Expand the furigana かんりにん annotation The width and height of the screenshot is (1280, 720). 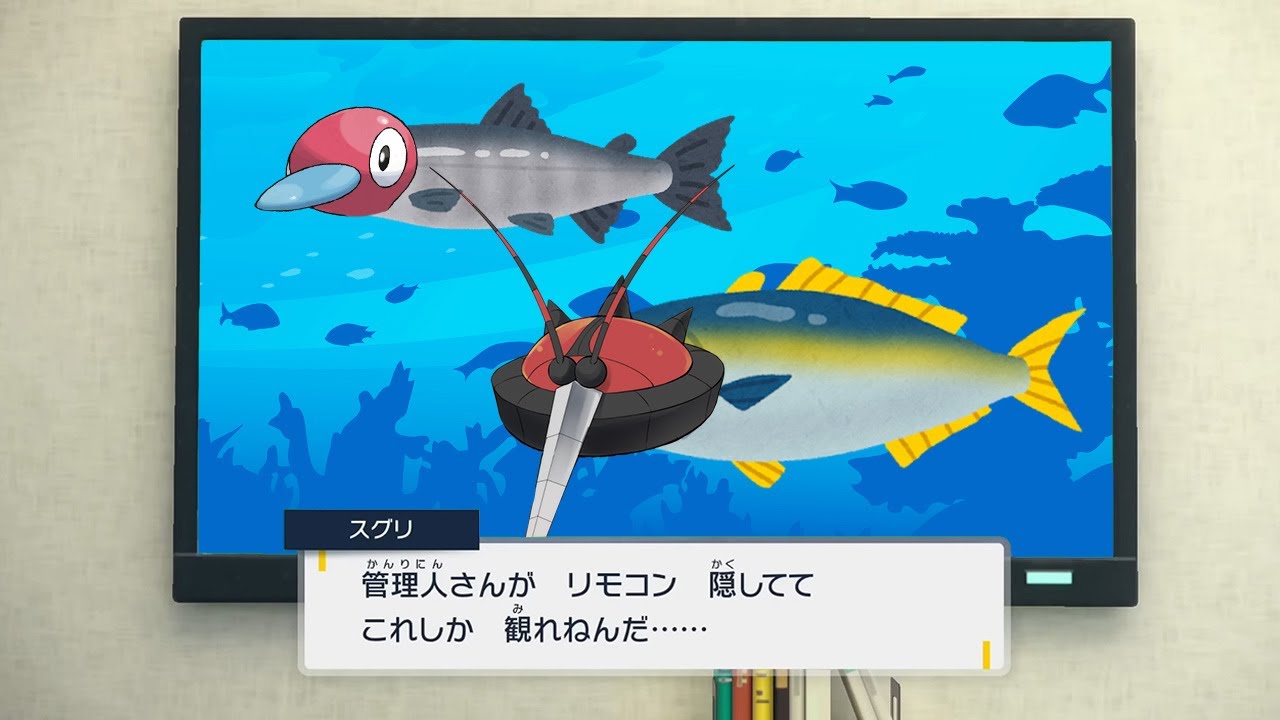(404, 563)
